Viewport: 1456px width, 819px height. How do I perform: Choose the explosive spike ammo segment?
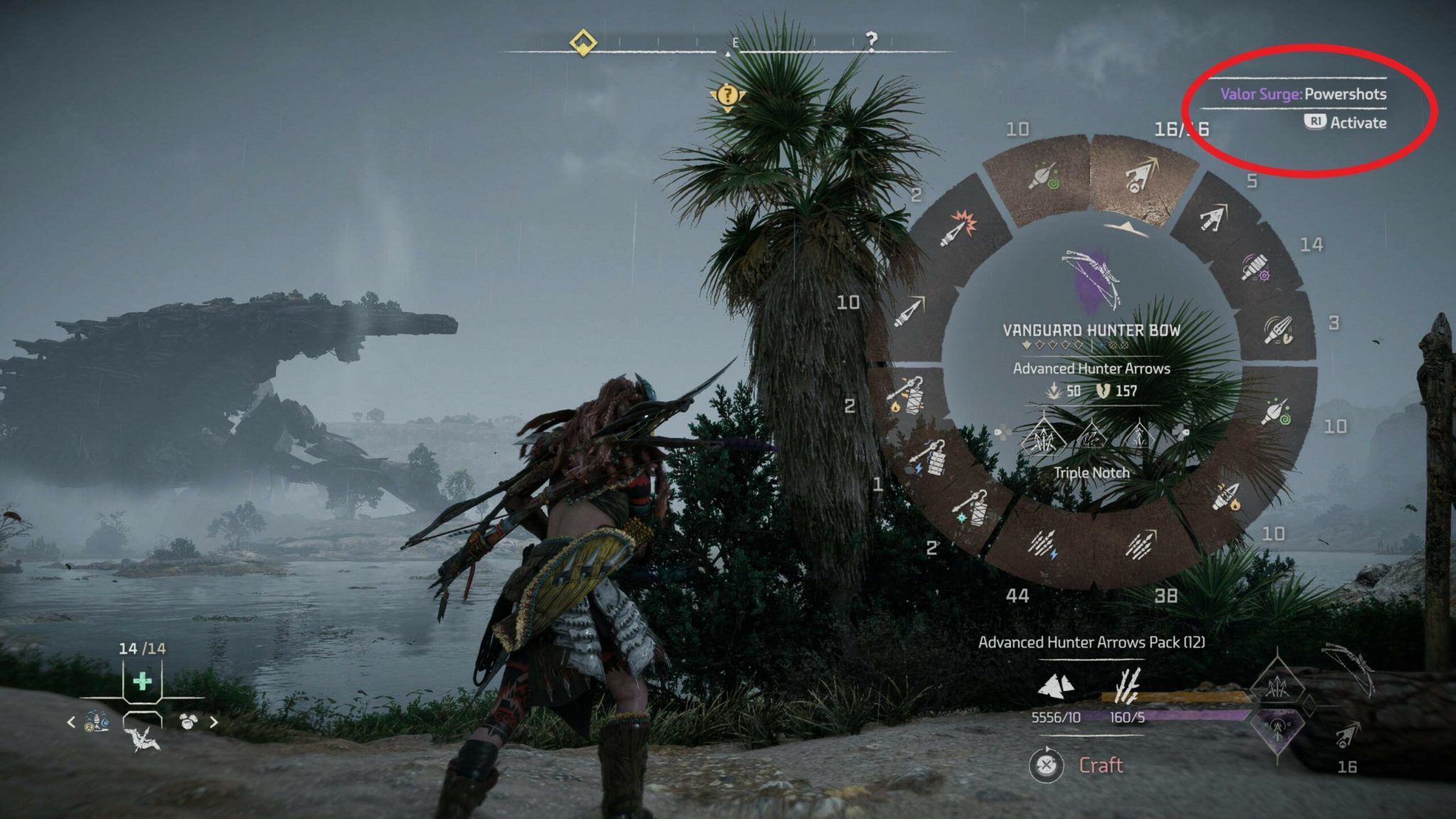[957, 227]
